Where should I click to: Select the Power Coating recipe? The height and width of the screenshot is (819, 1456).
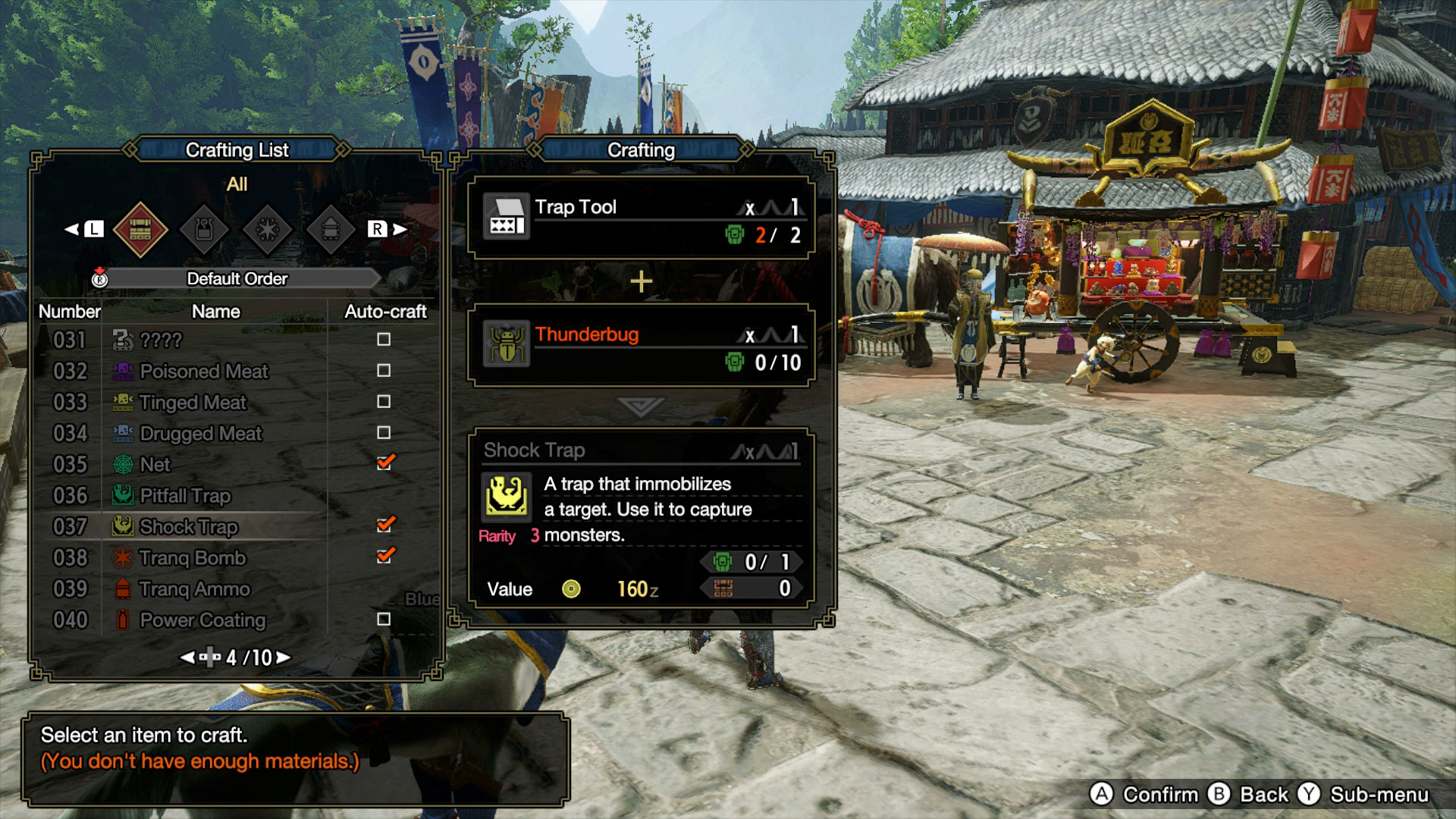click(x=202, y=620)
